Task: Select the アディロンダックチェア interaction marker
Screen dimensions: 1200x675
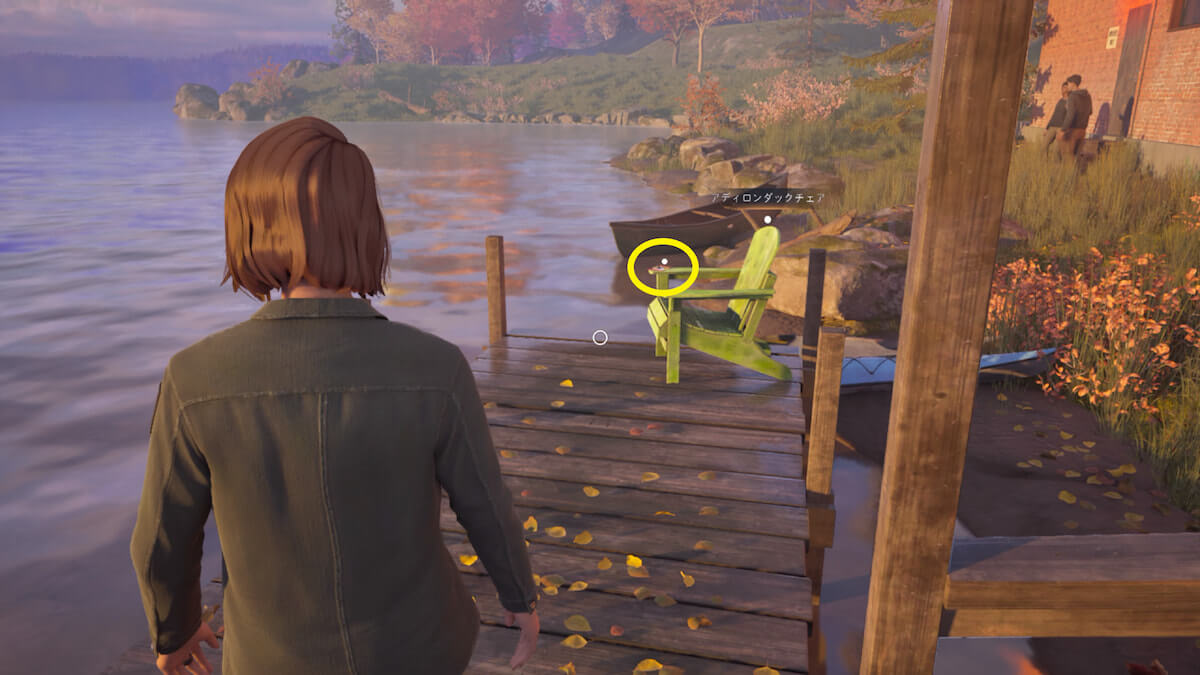Action: coord(767,220)
